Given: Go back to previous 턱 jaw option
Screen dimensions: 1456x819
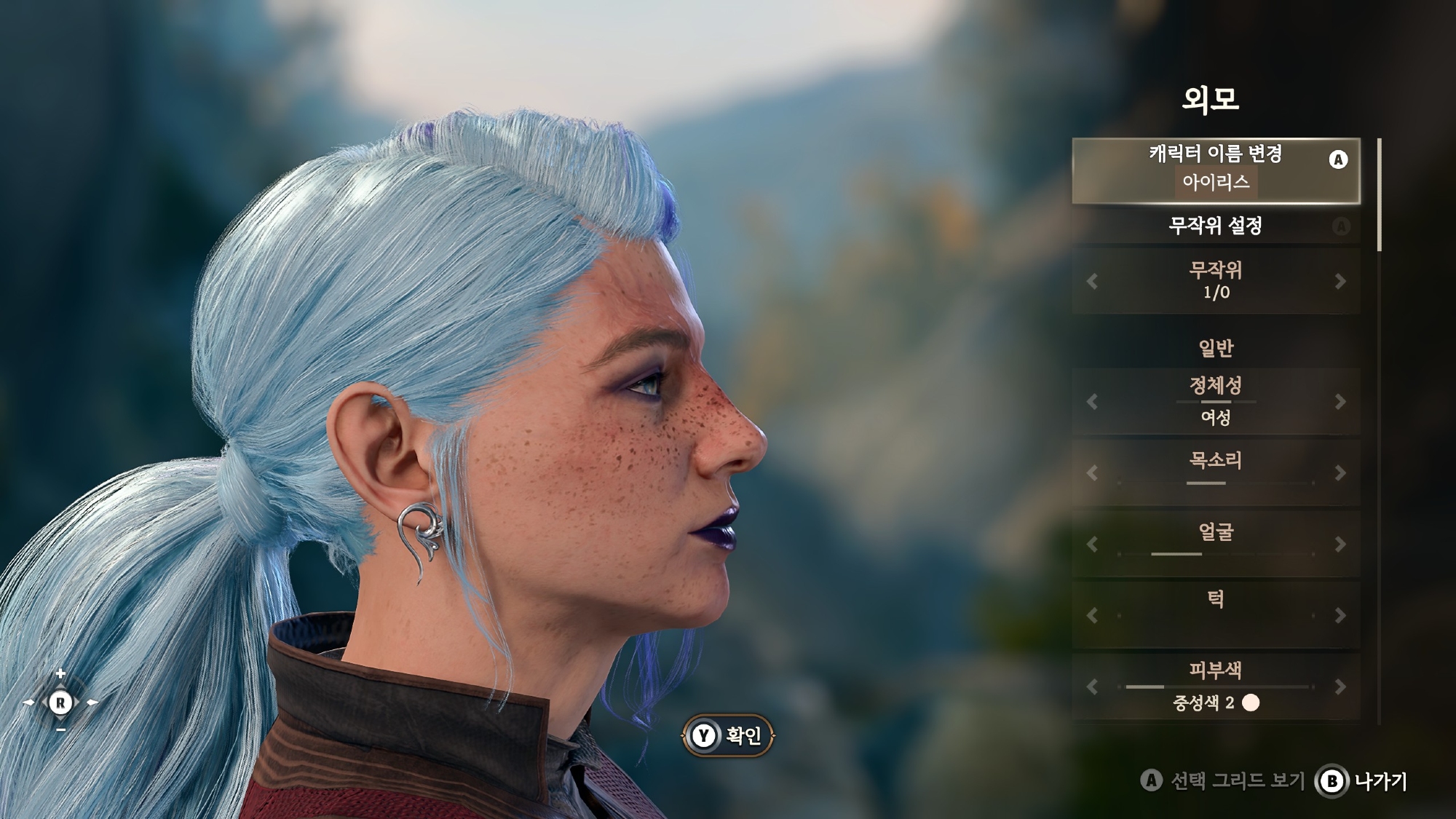Looking at the screenshot, I should (1091, 615).
